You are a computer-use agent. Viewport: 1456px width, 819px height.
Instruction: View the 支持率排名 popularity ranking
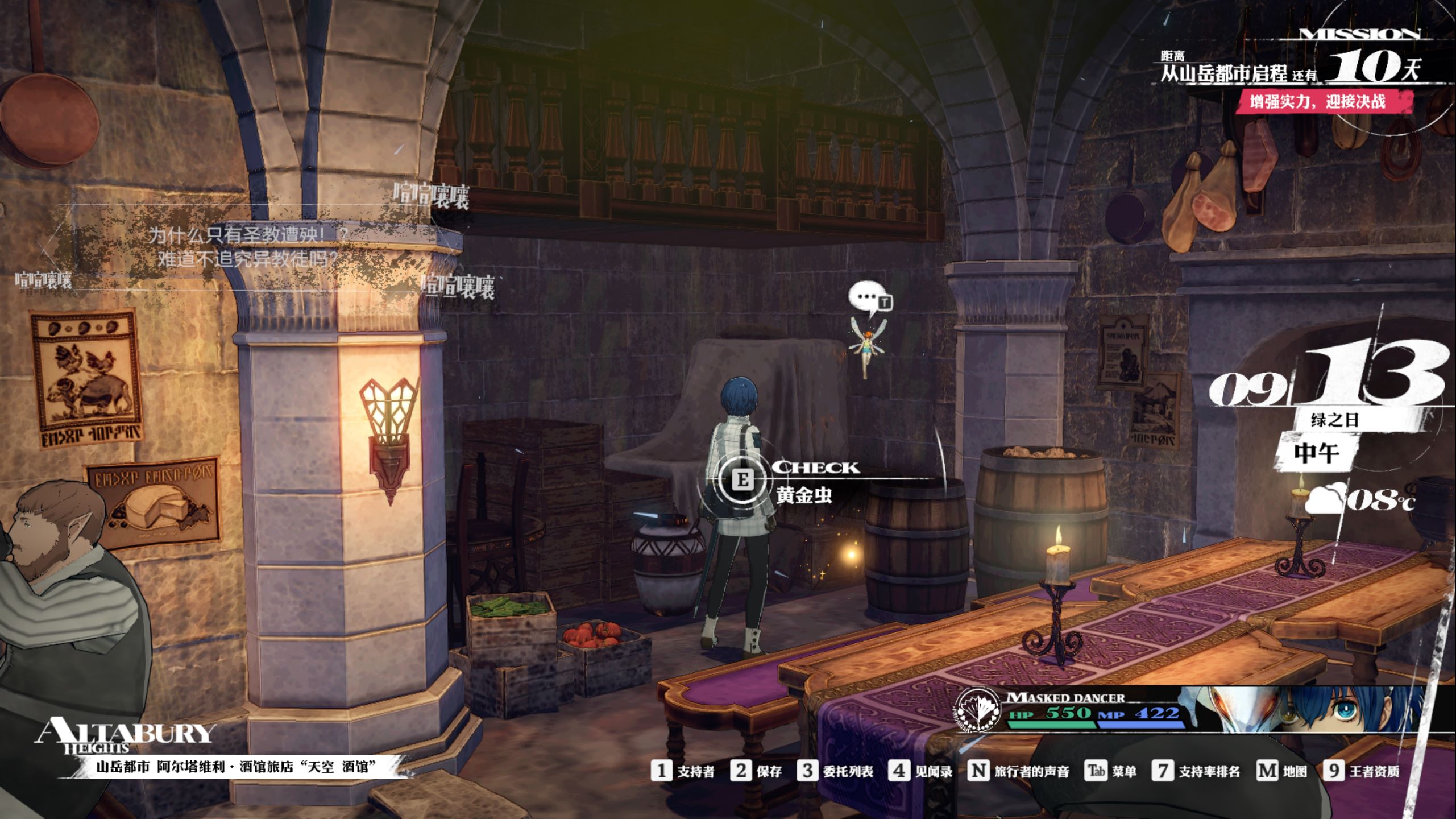tap(1196, 771)
